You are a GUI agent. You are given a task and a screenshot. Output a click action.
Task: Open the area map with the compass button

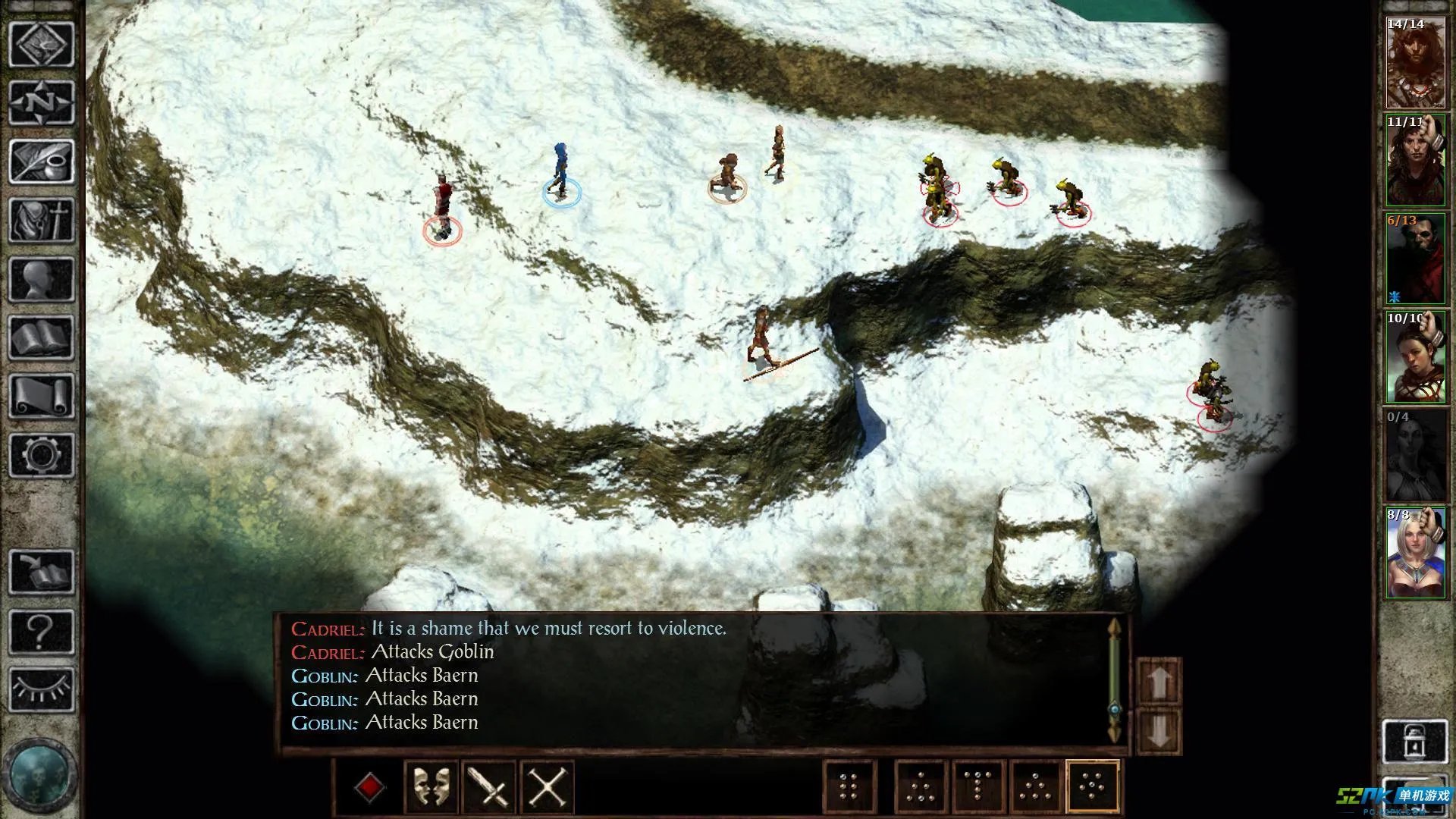pyautogui.click(x=42, y=102)
